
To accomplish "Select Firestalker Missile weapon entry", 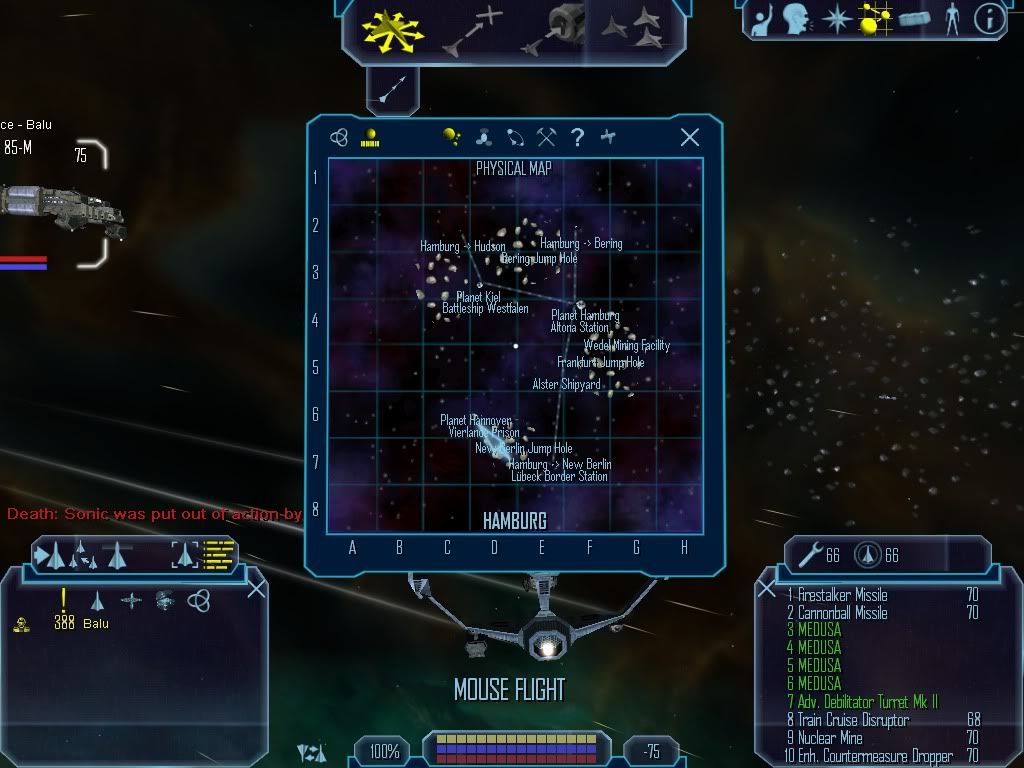I will click(x=842, y=595).
